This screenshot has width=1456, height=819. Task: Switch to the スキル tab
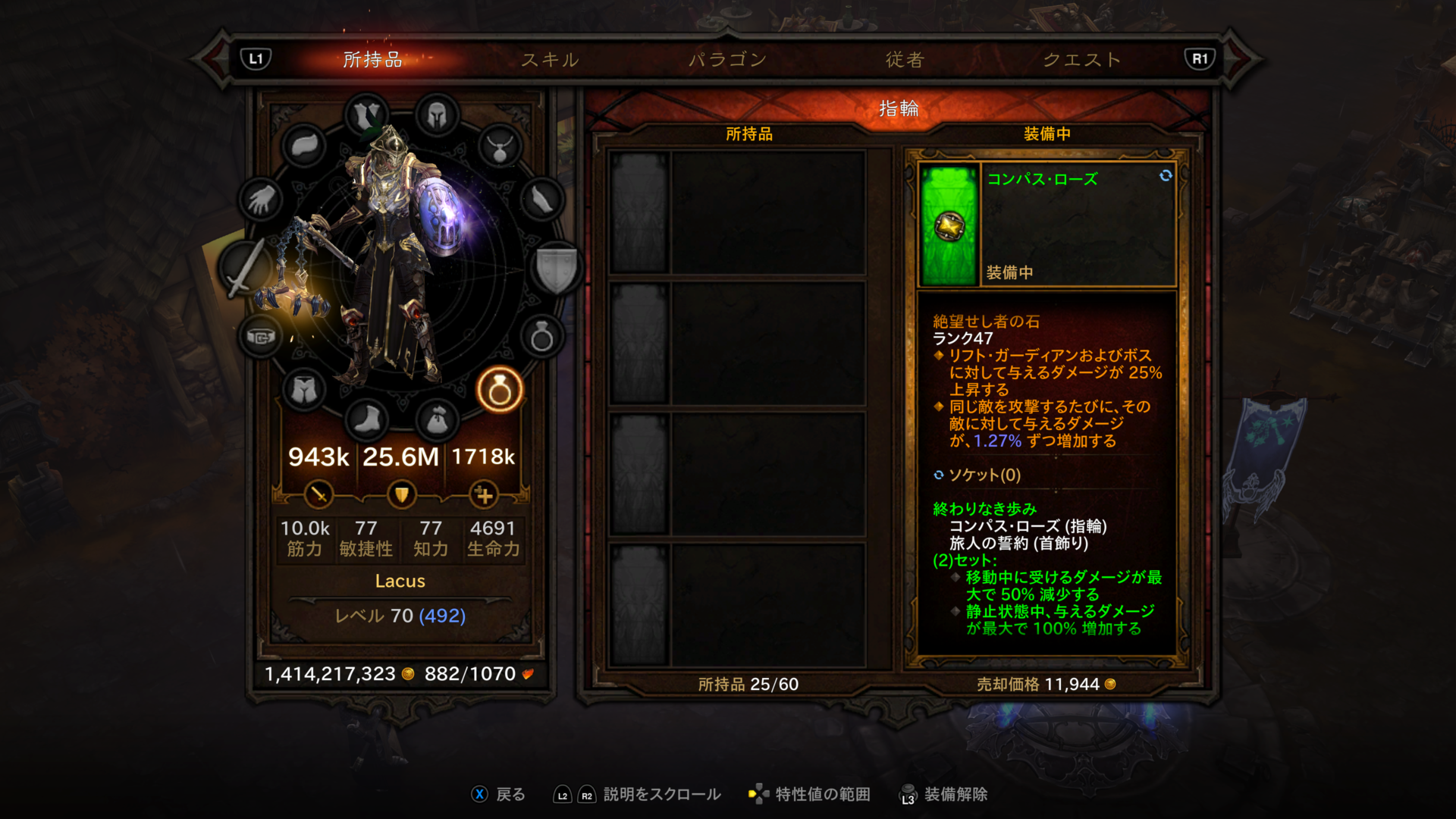[x=550, y=59]
